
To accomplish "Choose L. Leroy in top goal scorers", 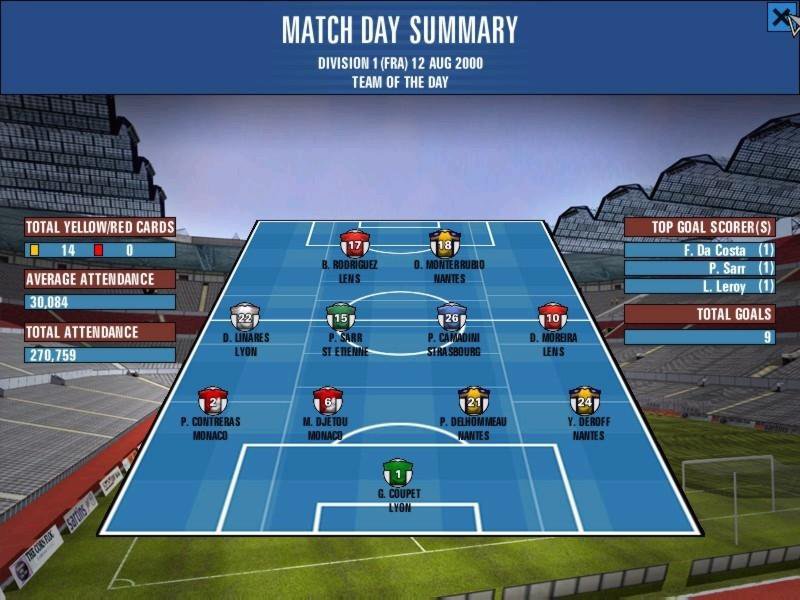I will (x=699, y=286).
